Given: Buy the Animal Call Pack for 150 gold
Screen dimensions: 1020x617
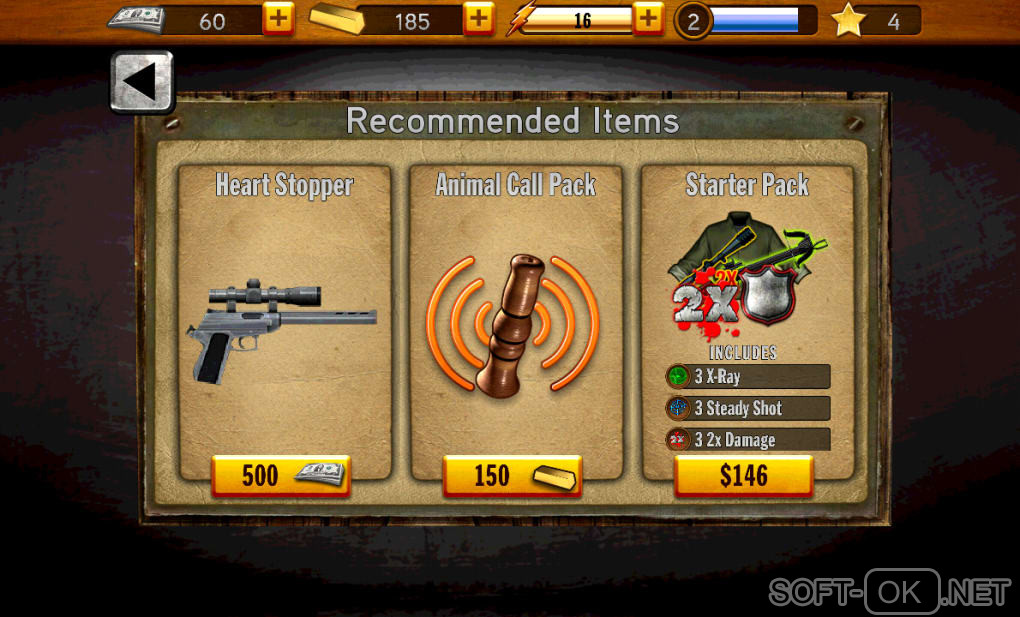Looking at the screenshot, I should coord(512,475).
